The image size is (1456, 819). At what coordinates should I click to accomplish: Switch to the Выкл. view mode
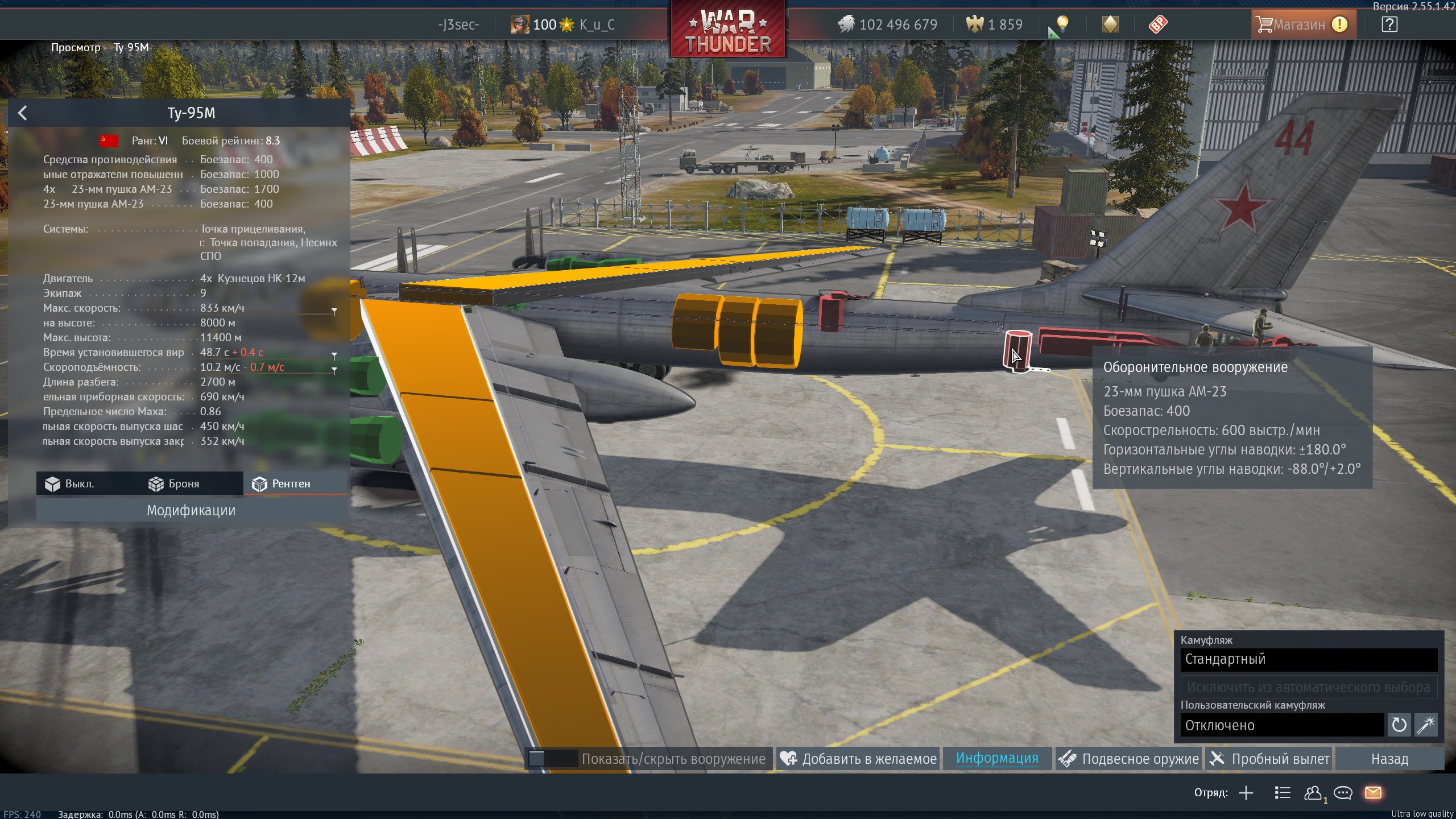coord(70,484)
